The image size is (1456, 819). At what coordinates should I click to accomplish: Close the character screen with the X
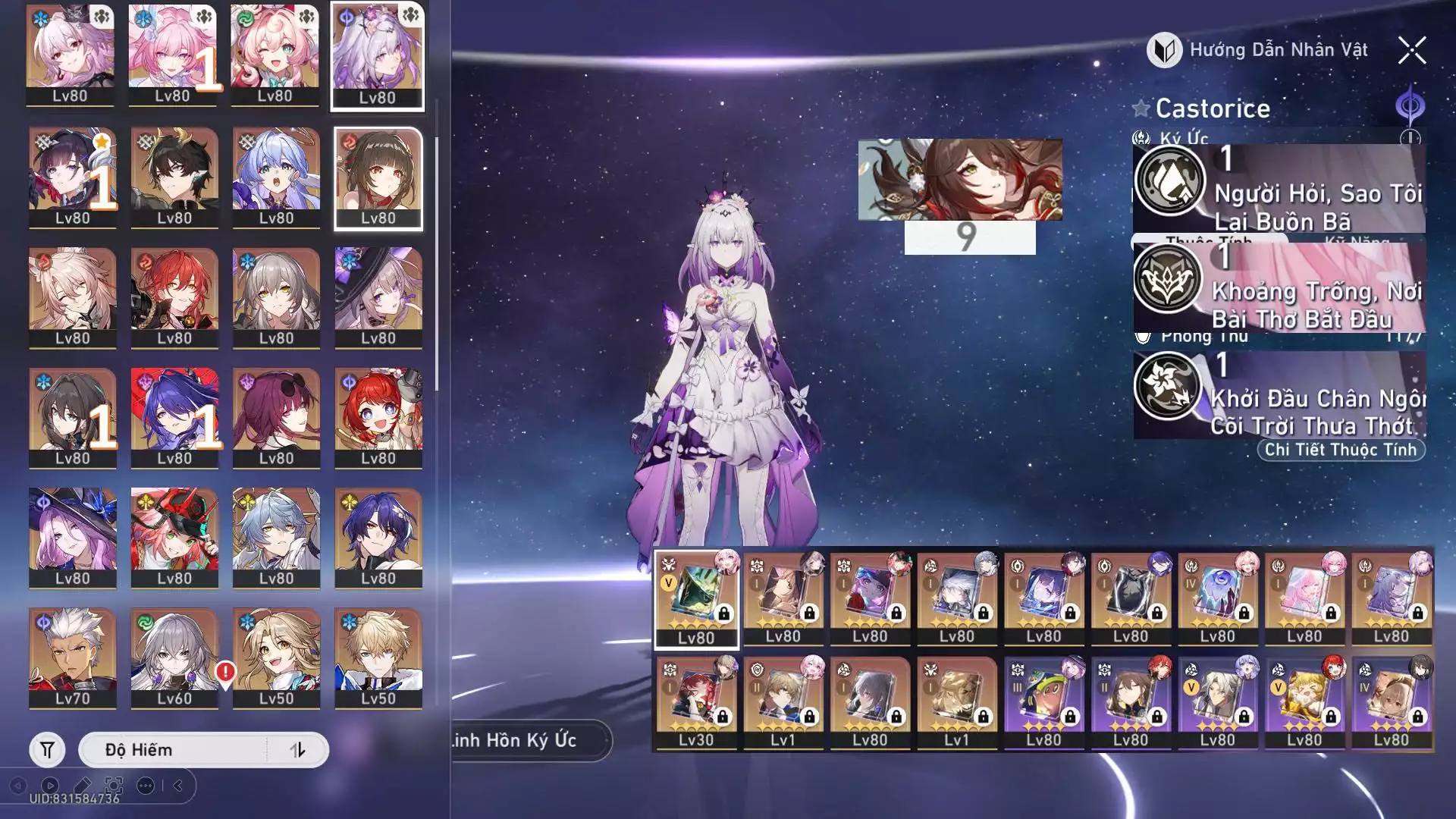coord(1411,51)
